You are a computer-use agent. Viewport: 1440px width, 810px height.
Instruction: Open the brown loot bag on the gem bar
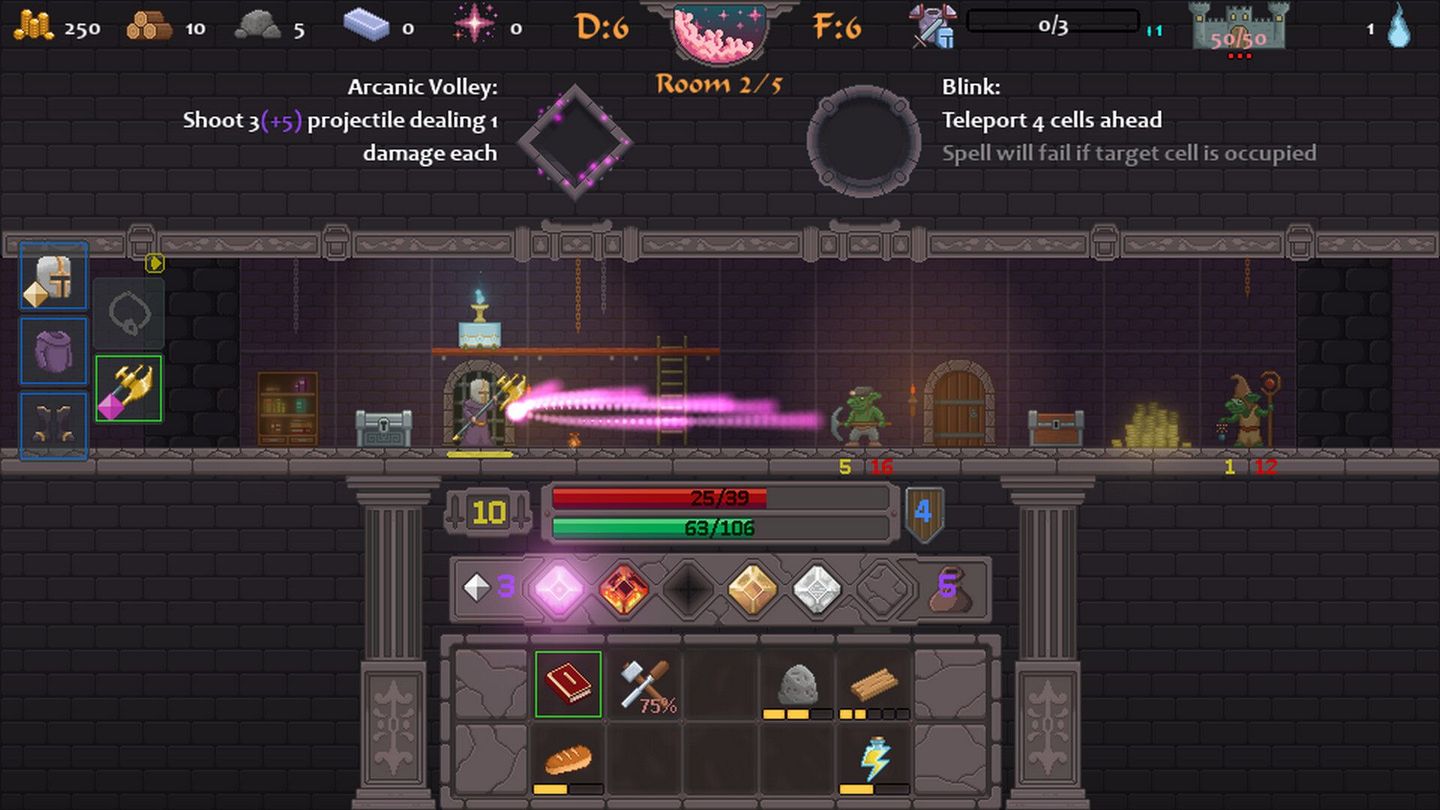click(x=950, y=590)
